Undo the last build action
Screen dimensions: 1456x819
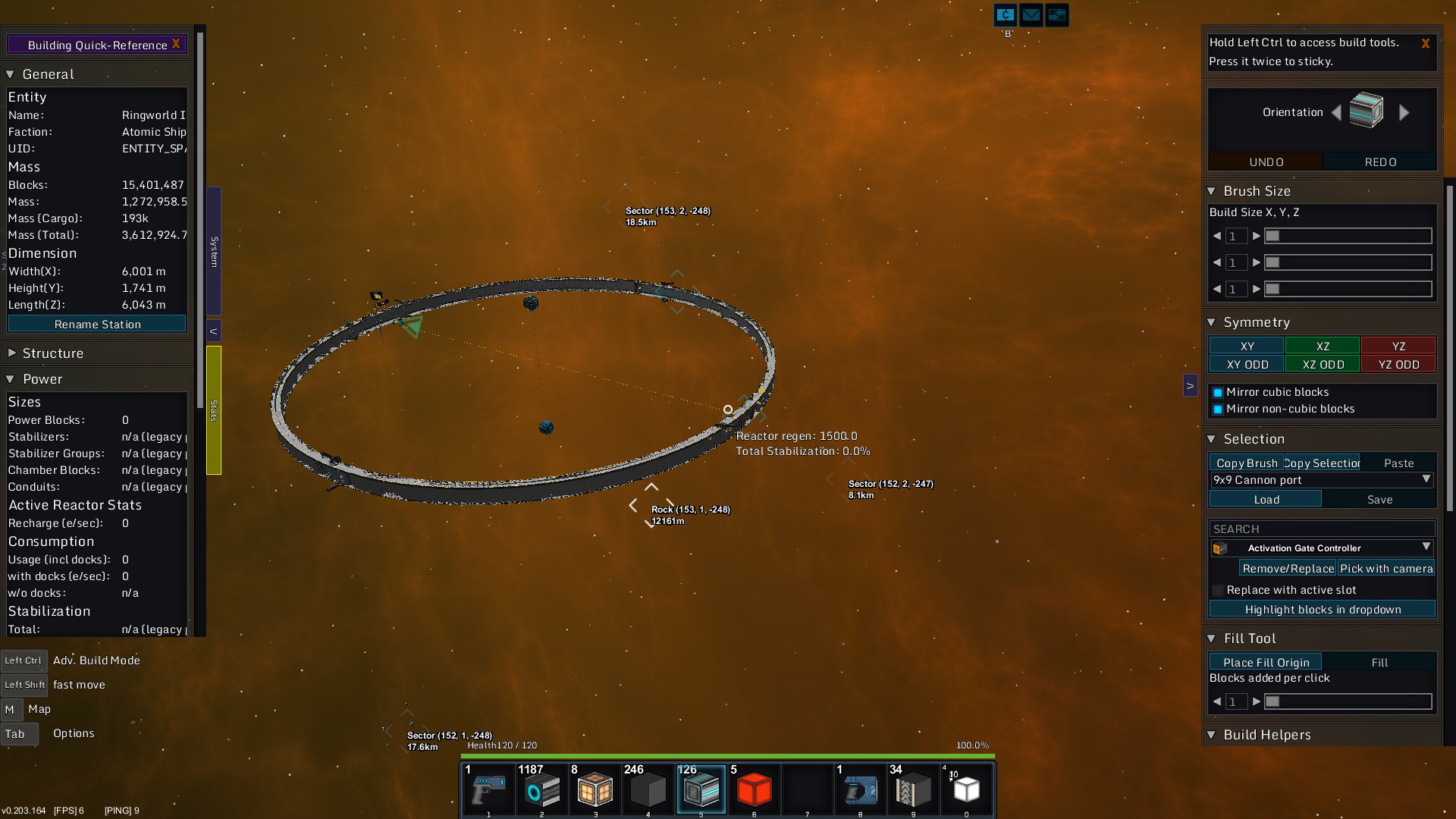coord(1266,162)
